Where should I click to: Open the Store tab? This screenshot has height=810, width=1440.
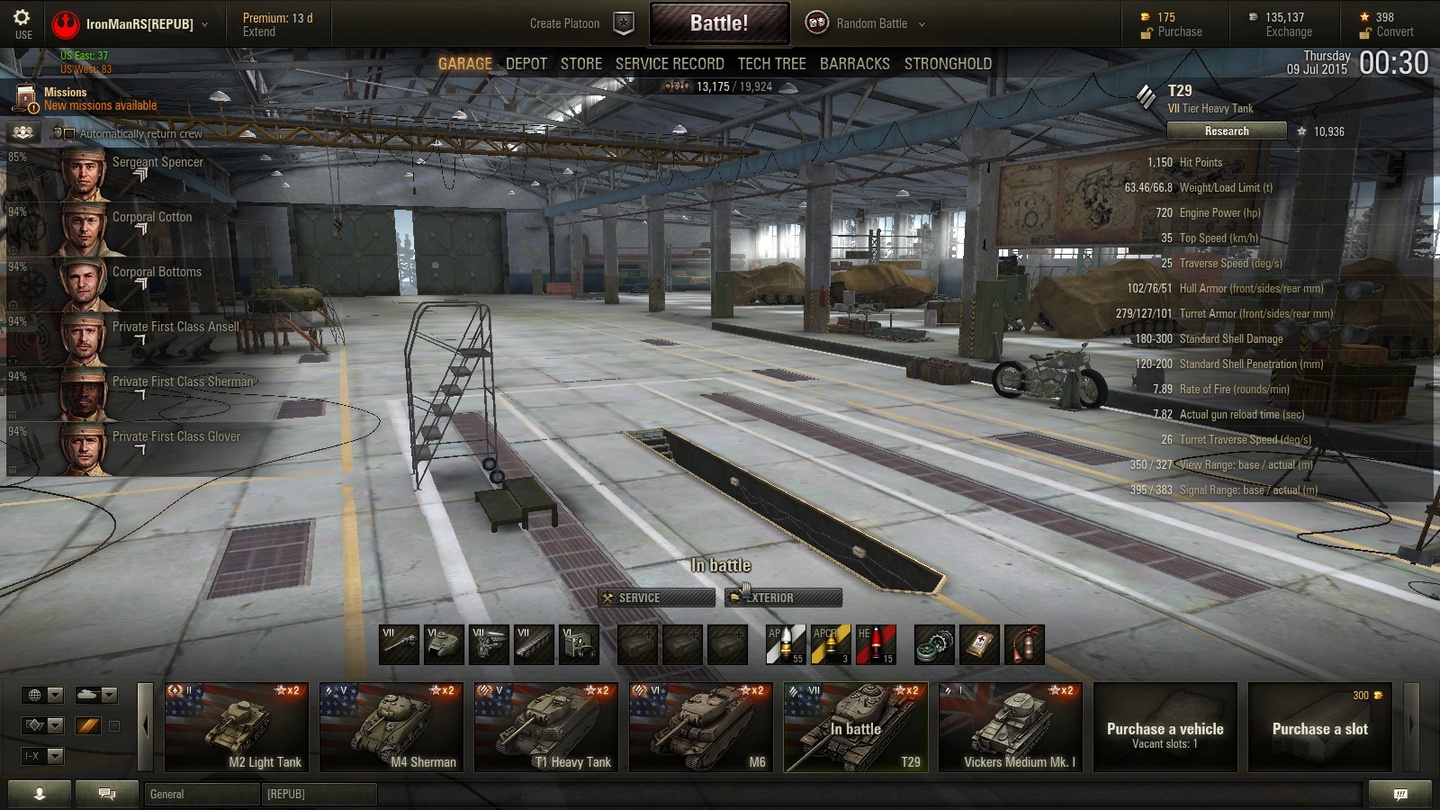pos(581,64)
